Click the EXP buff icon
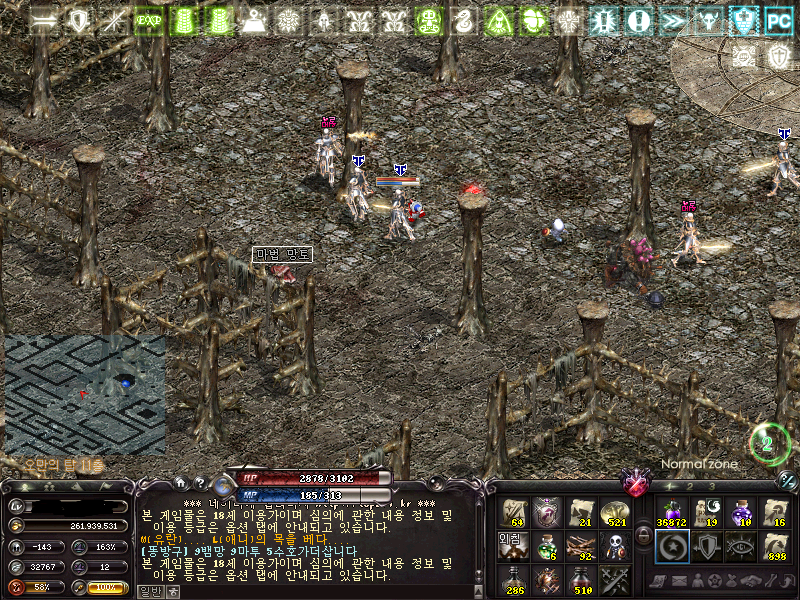This screenshot has width=800, height=600. [149, 20]
